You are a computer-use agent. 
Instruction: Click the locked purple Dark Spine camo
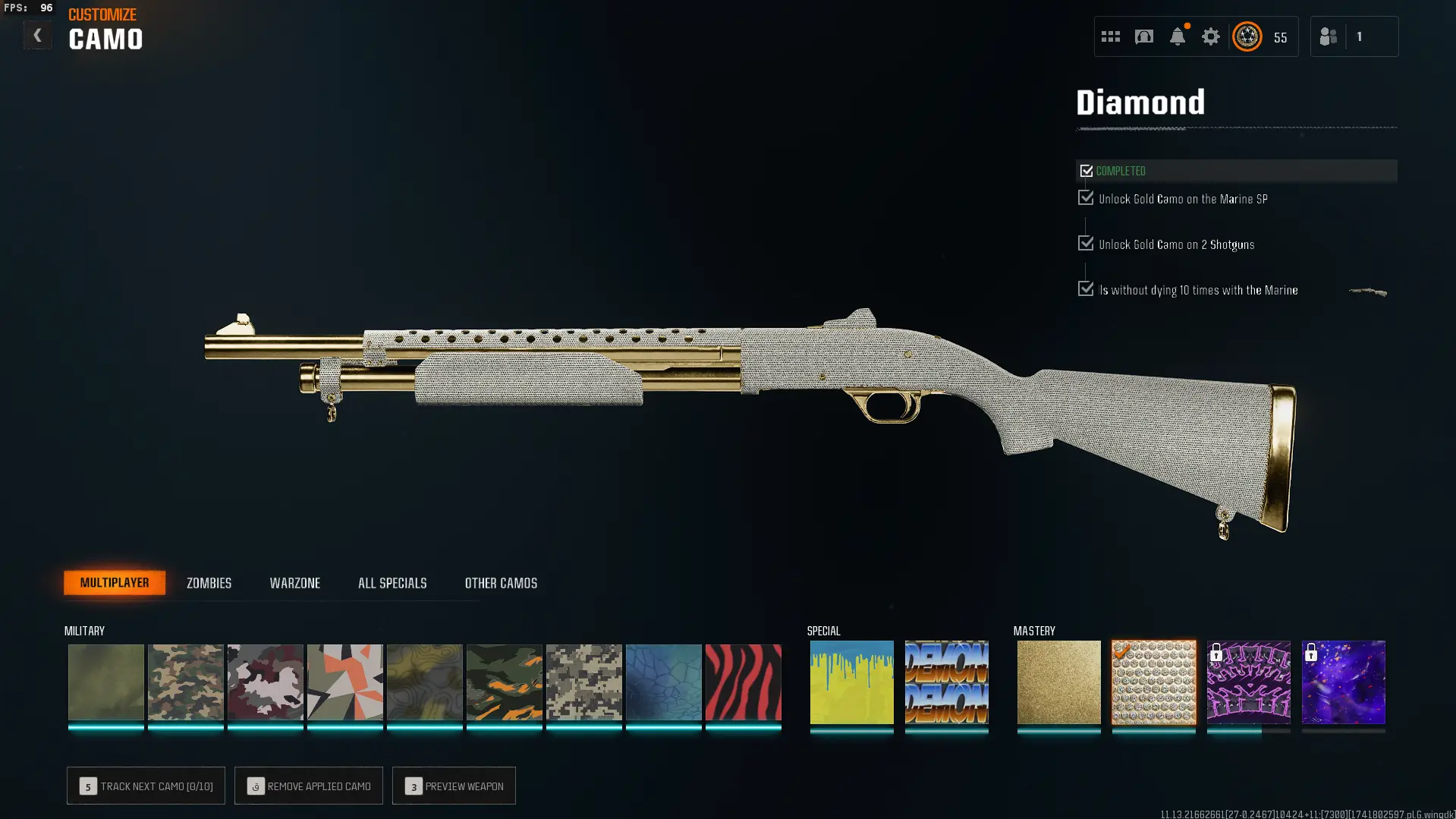click(x=1248, y=682)
